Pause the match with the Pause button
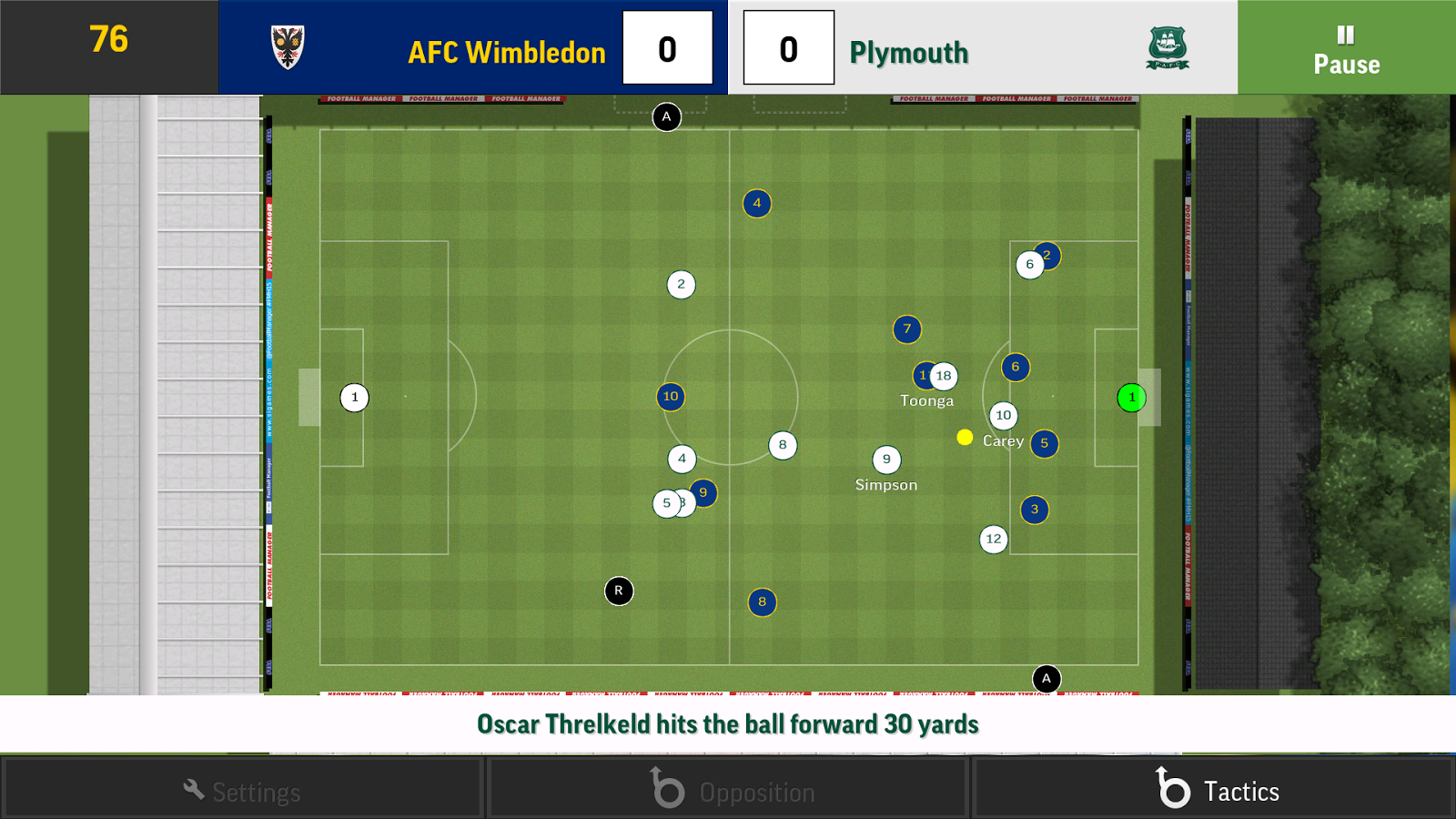 point(1345,48)
